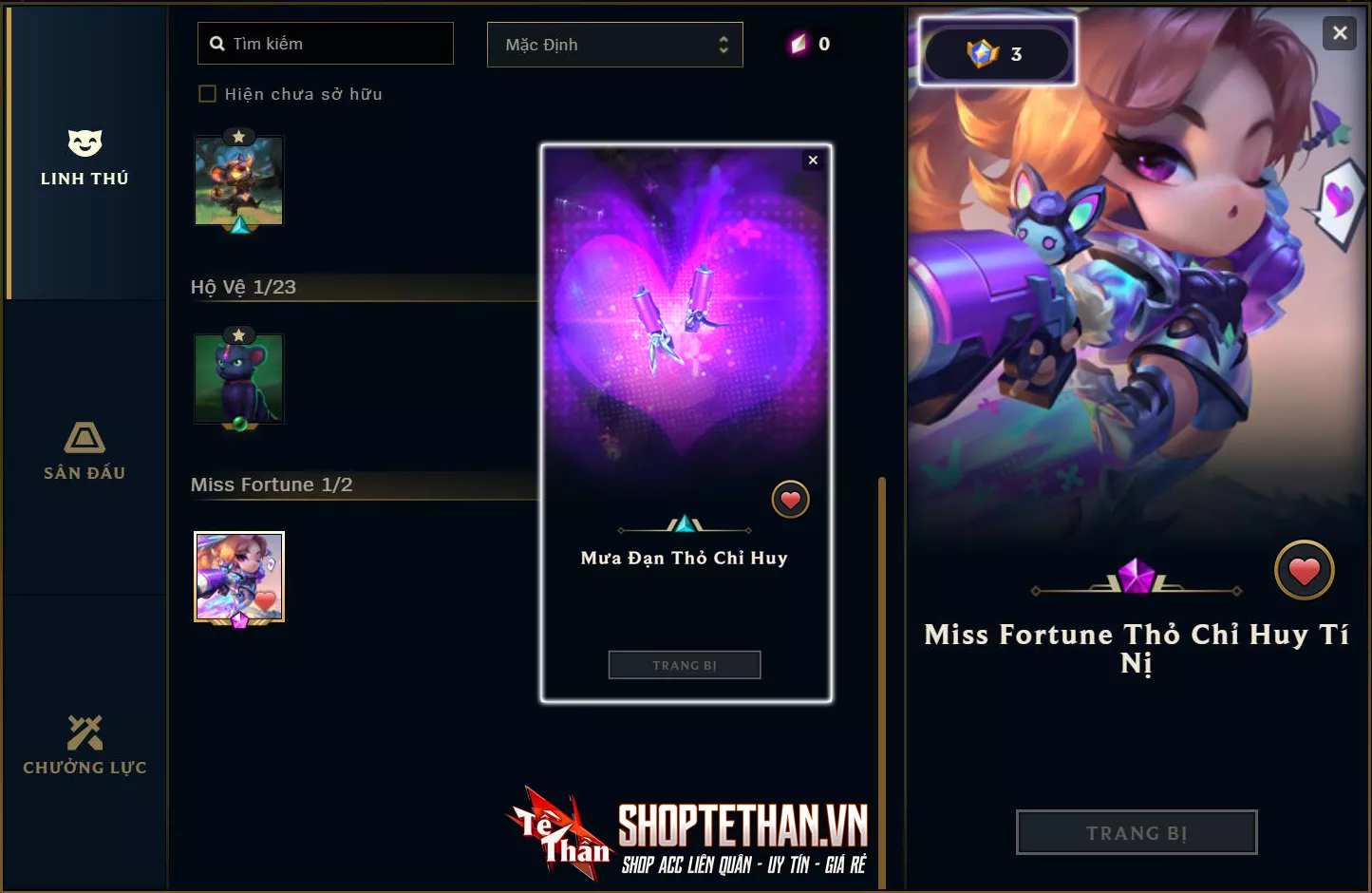Click the collection list scrollbar
Viewport: 1372px width, 893px height.
pos(882,665)
